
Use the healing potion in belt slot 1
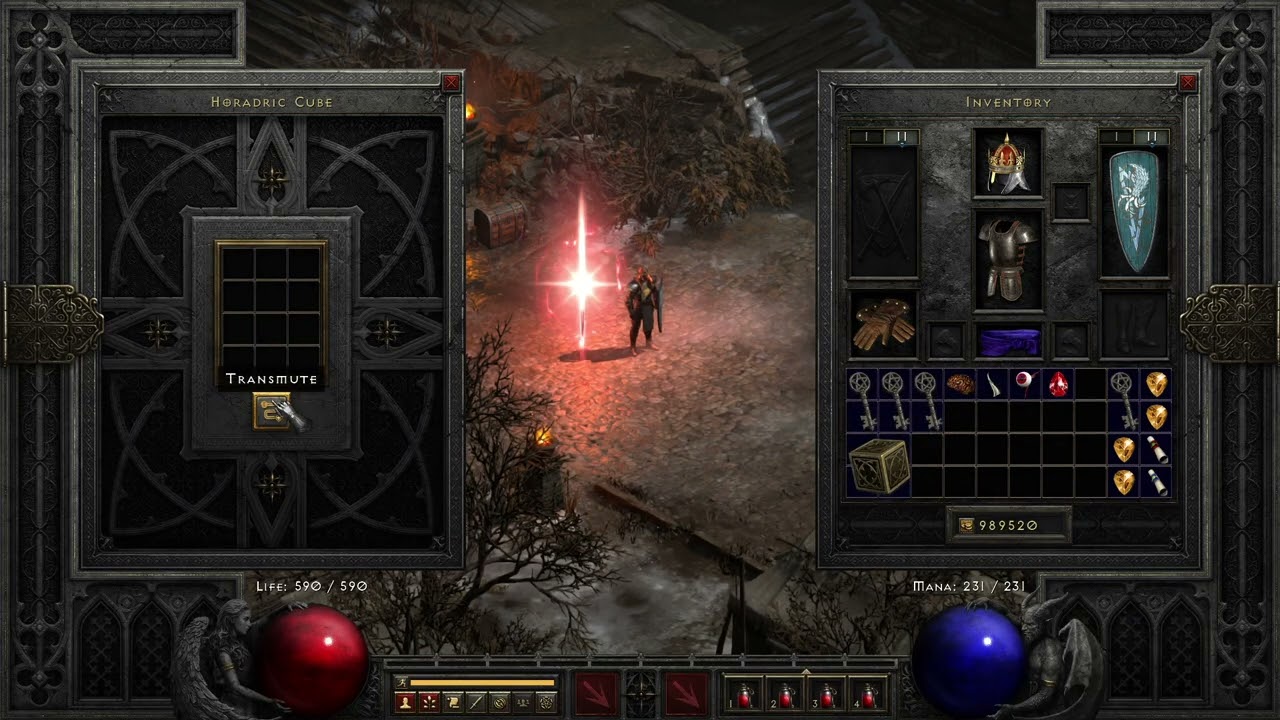(745, 695)
